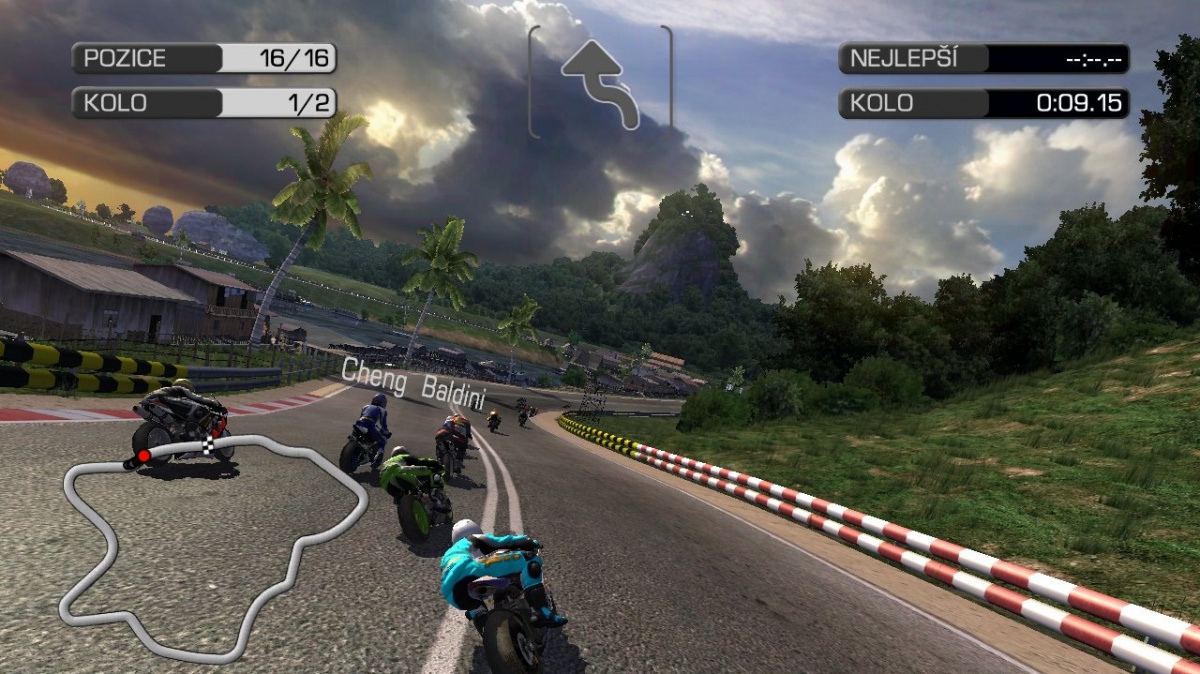This screenshot has height=674, width=1200.
Task: Click the checkered finish marker on the minimap
Action: 210,442
